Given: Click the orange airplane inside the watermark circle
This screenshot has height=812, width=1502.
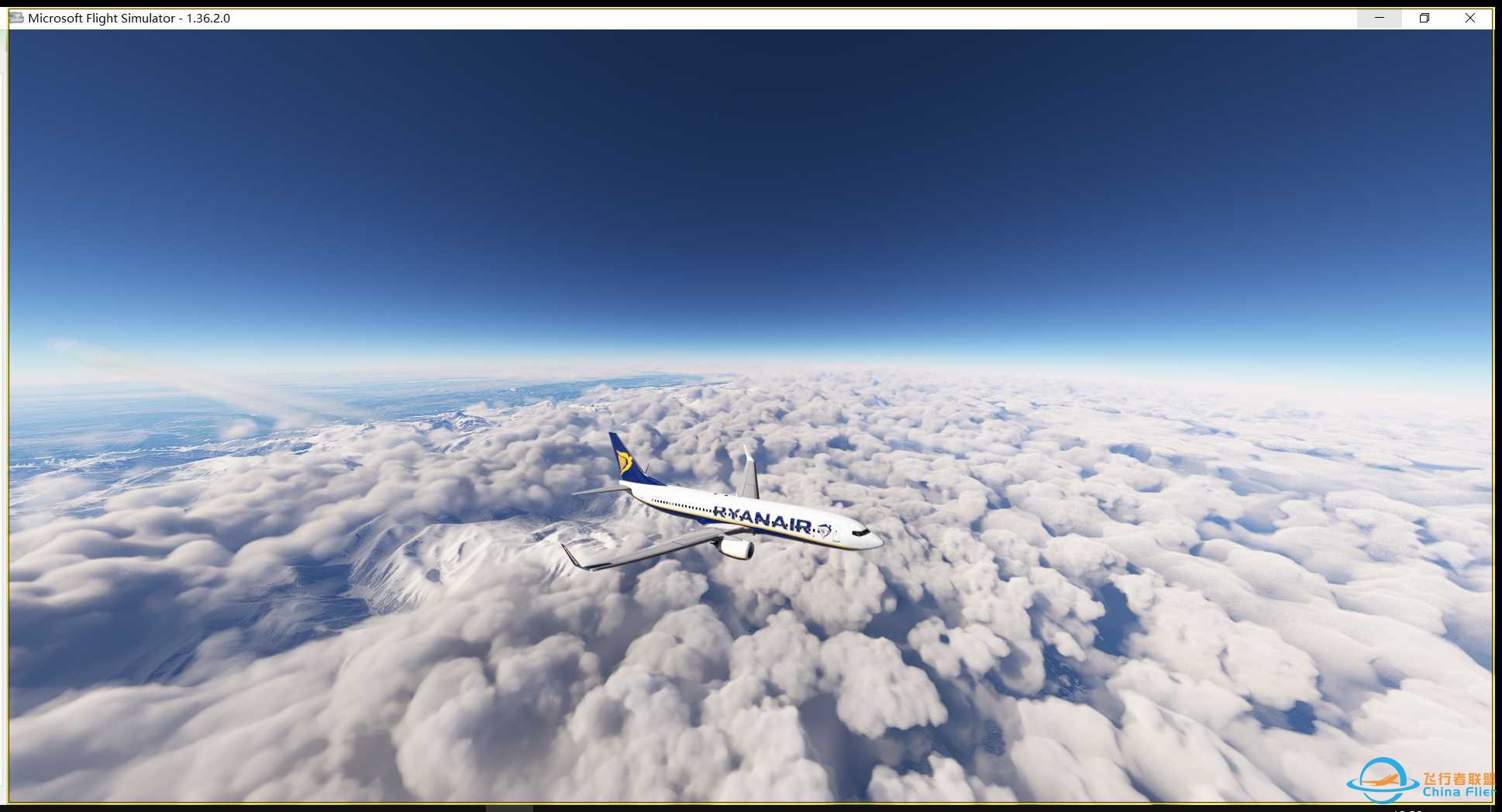Looking at the screenshot, I should [1380, 780].
